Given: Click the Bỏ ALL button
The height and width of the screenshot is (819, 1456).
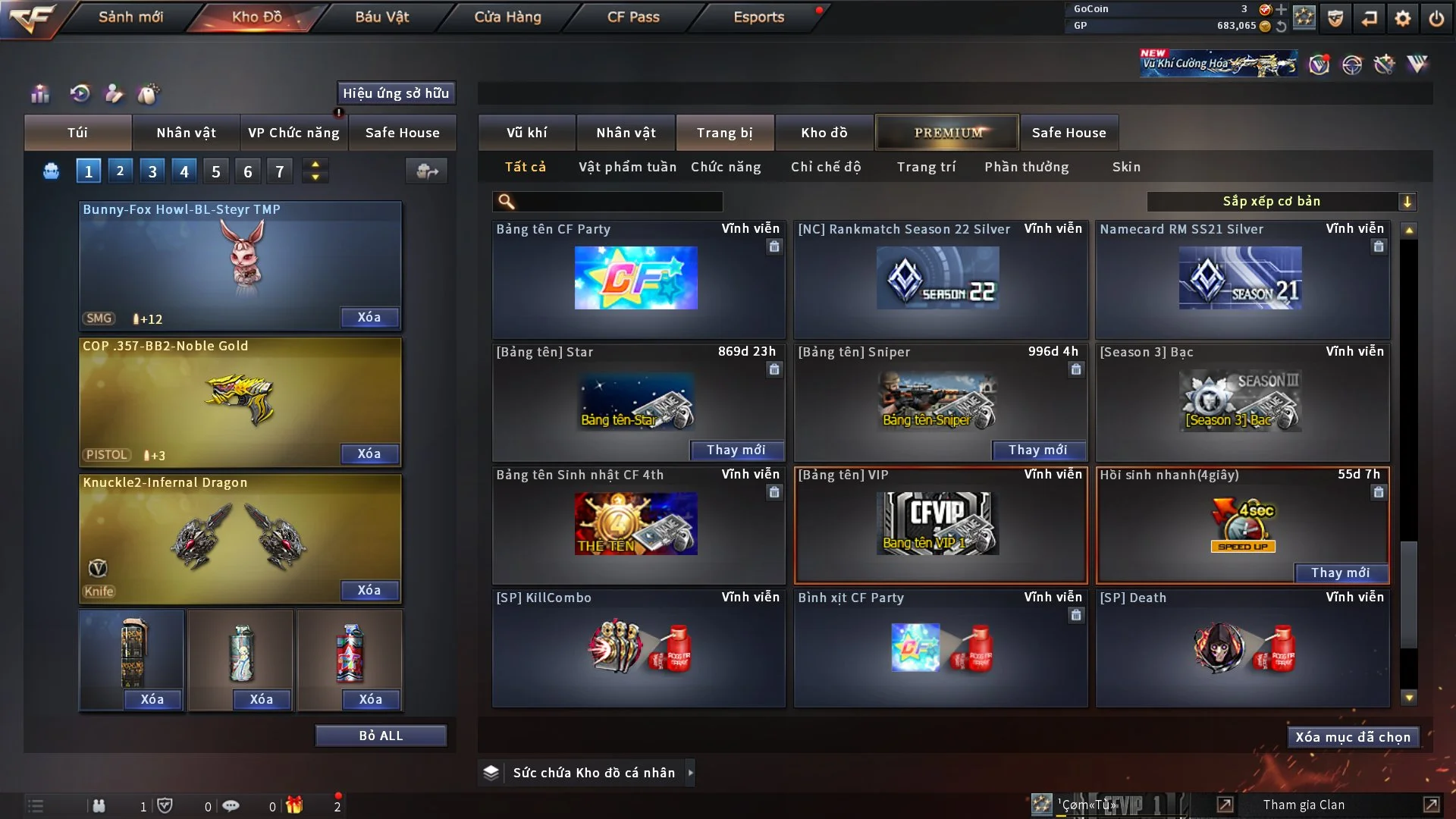Looking at the screenshot, I should coord(381,736).
